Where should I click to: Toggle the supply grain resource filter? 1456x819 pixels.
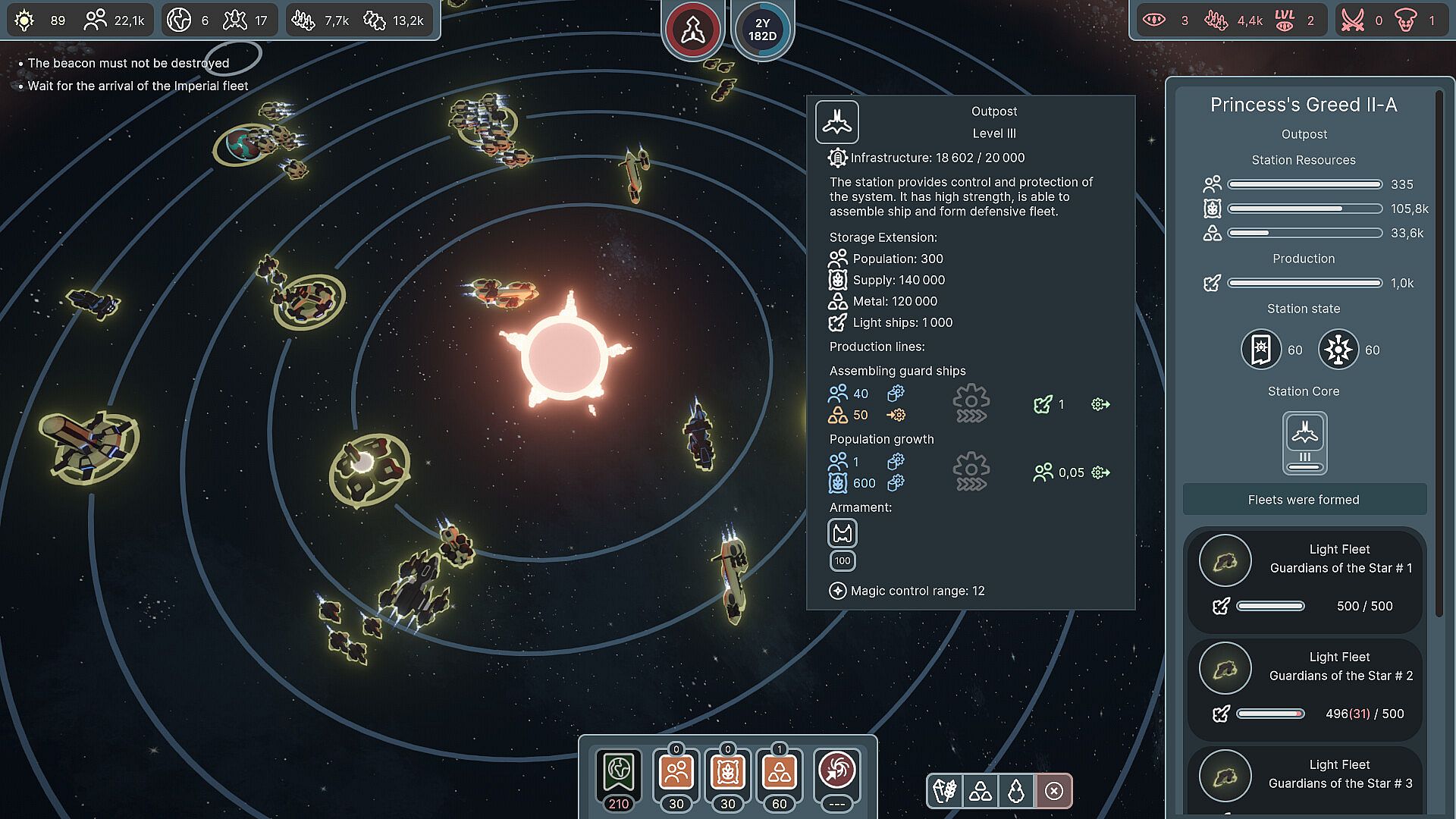pyautogui.click(x=945, y=792)
